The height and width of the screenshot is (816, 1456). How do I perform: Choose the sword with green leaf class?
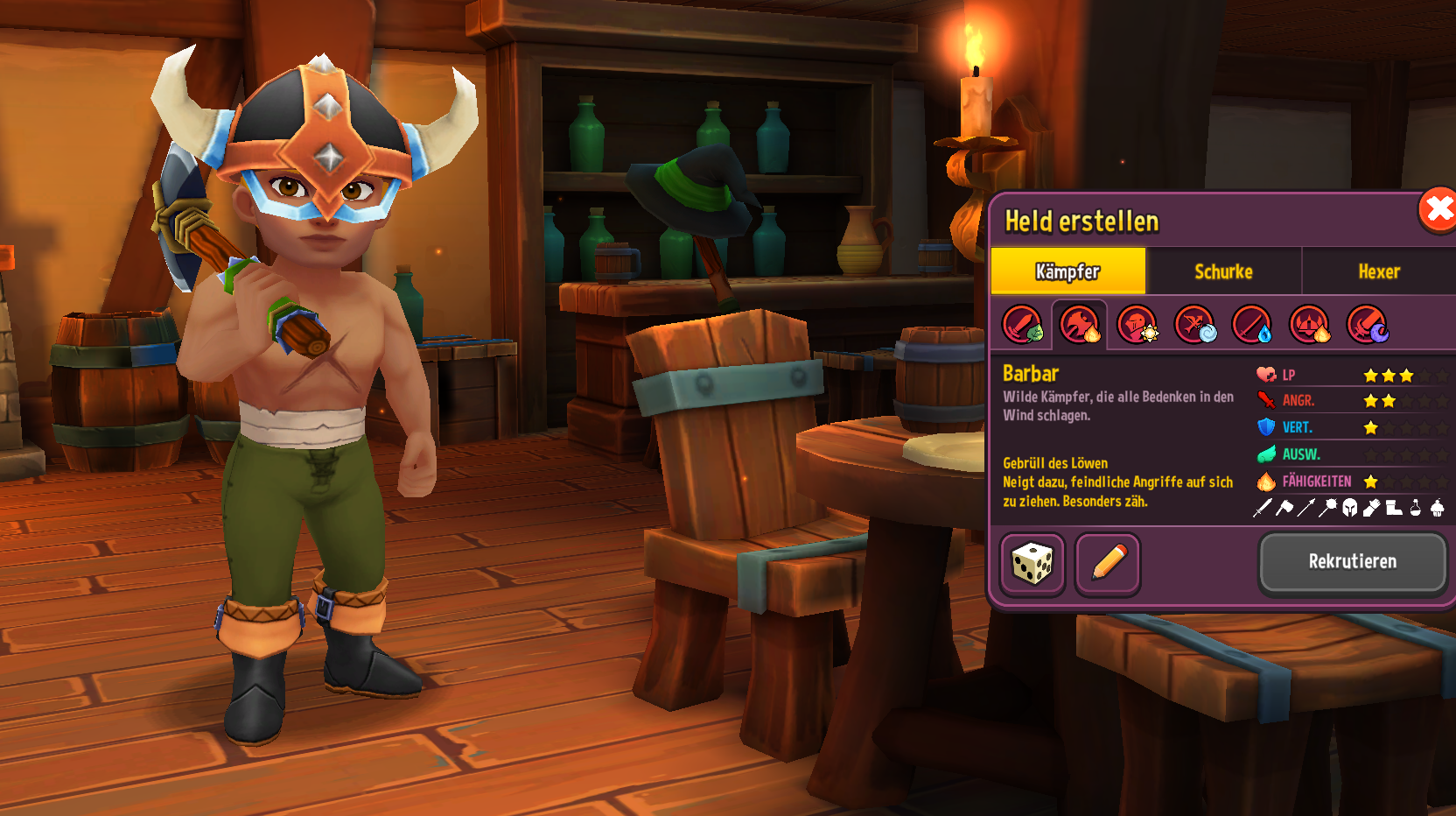1022,325
